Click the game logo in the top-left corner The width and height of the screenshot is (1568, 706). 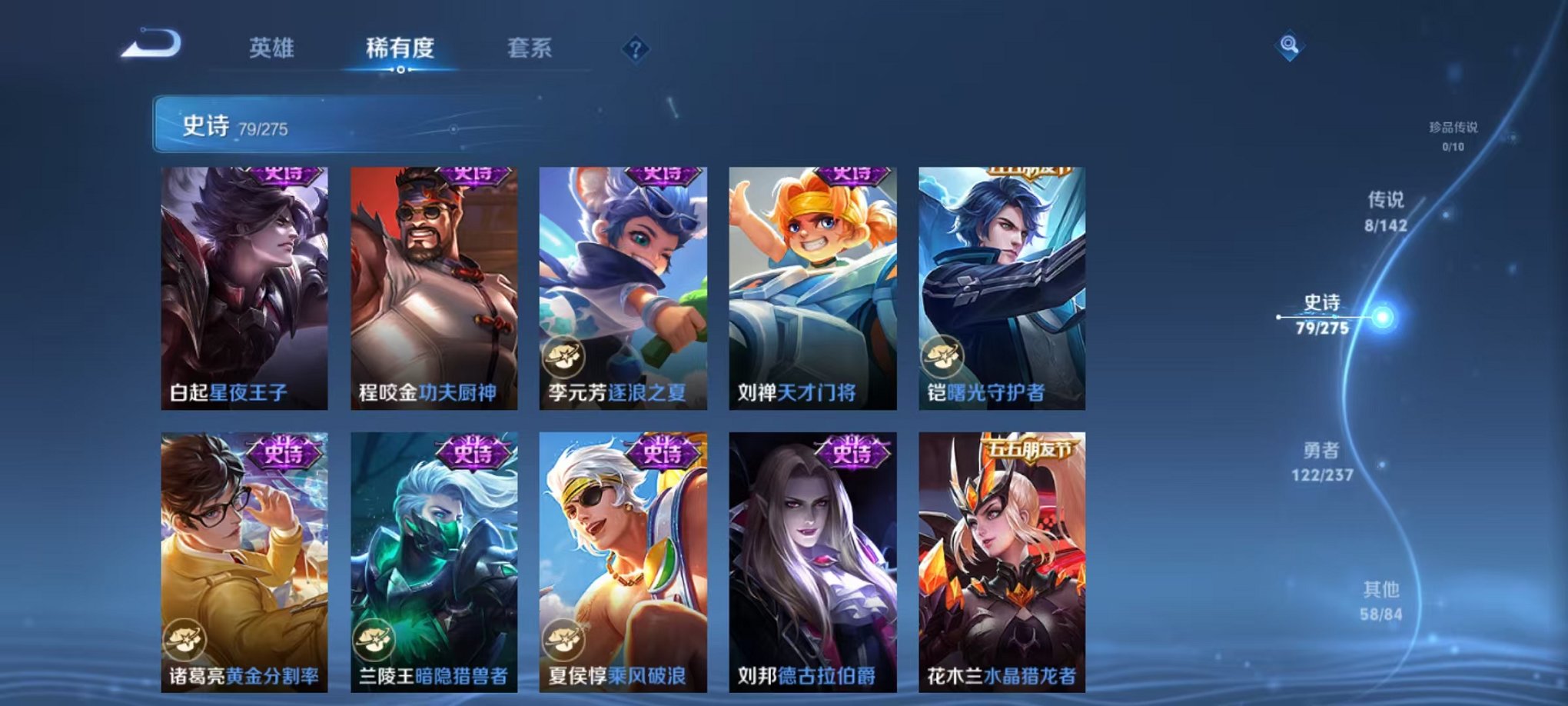152,46
